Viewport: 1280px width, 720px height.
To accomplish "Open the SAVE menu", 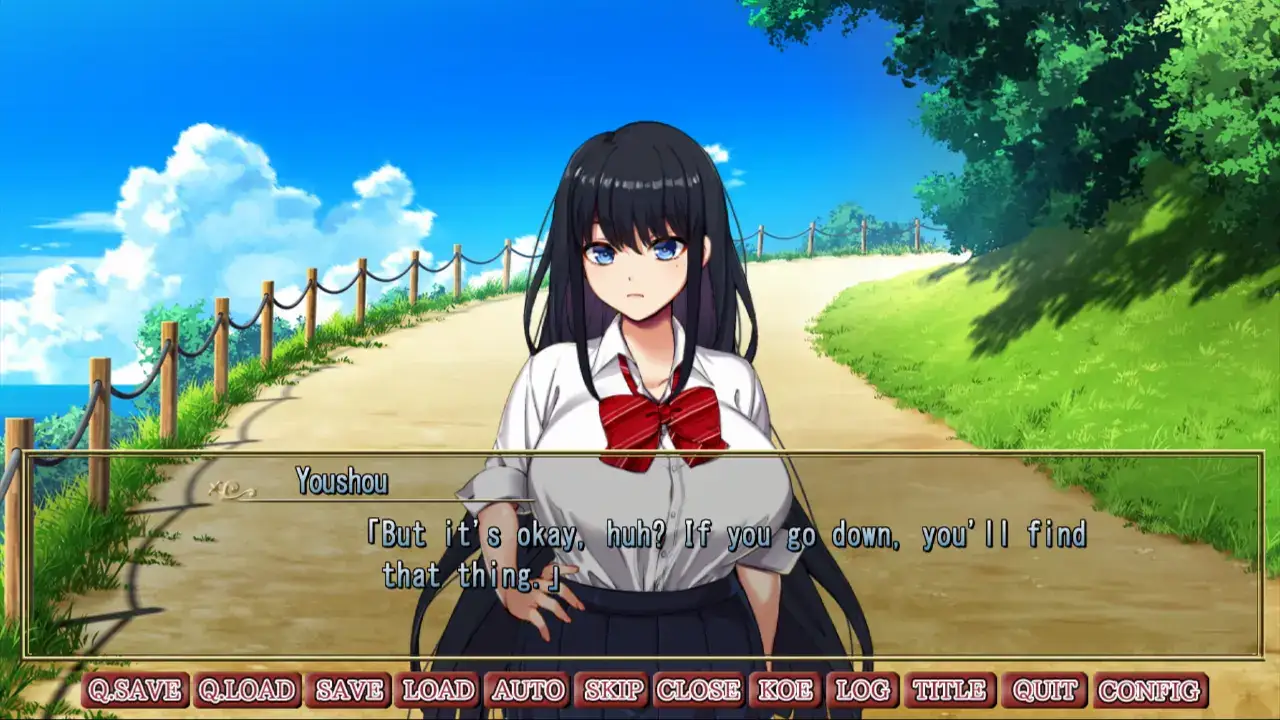I will (x=349, y=690).
